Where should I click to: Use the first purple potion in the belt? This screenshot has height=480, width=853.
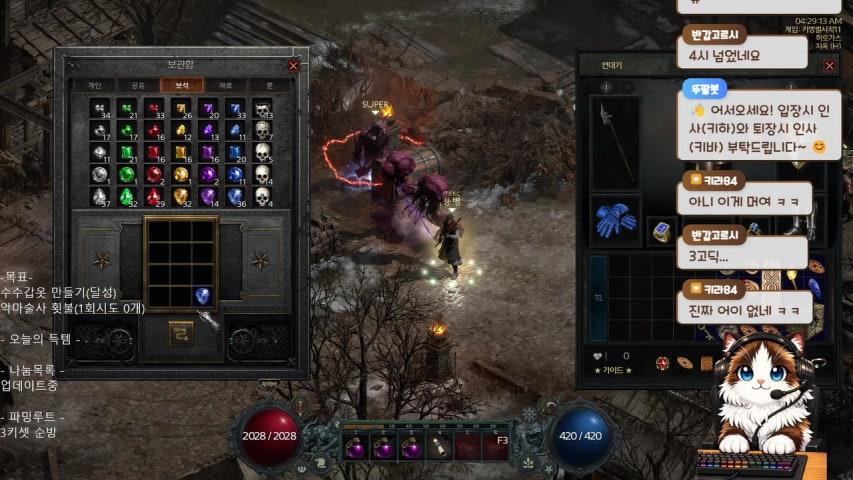(355, 447)
